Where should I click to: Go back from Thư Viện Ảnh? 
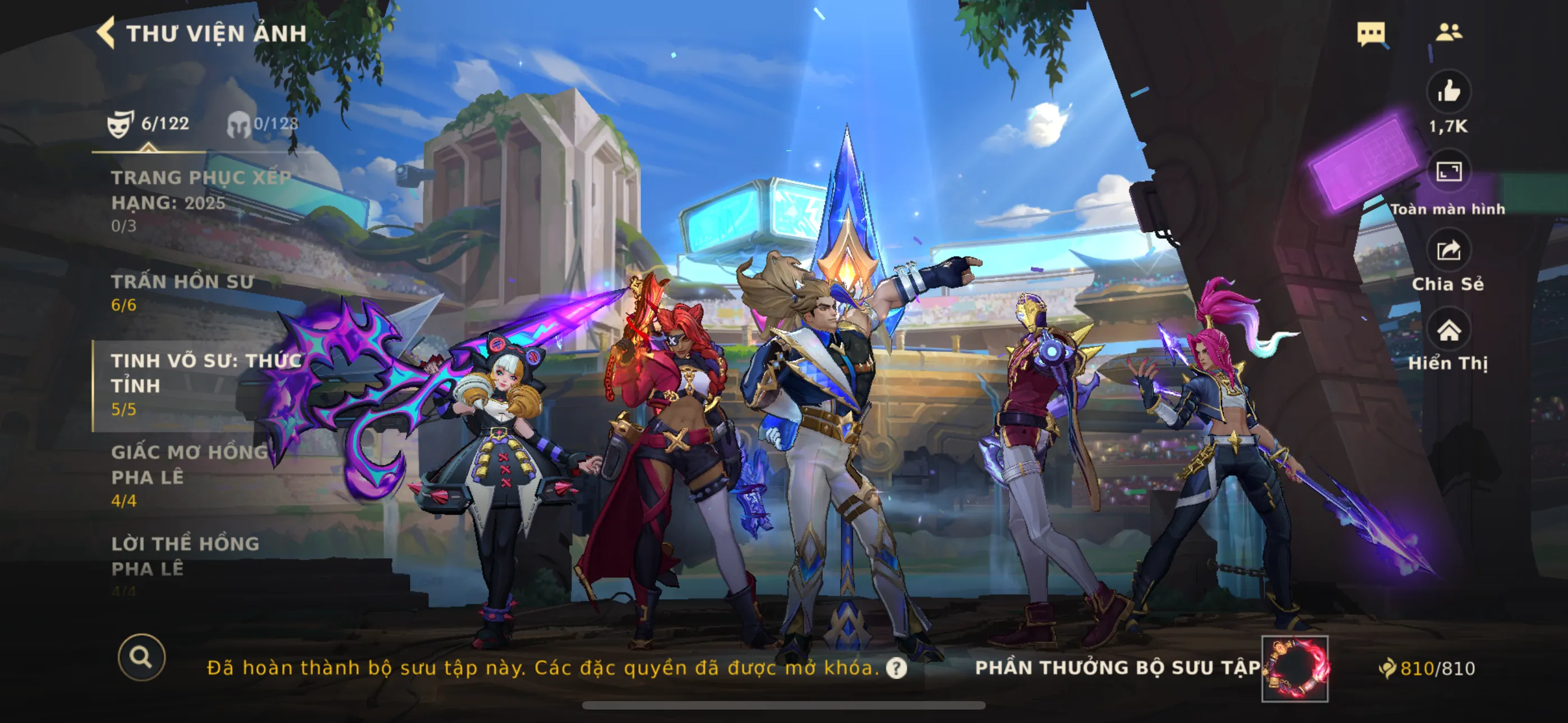point(107,33)
